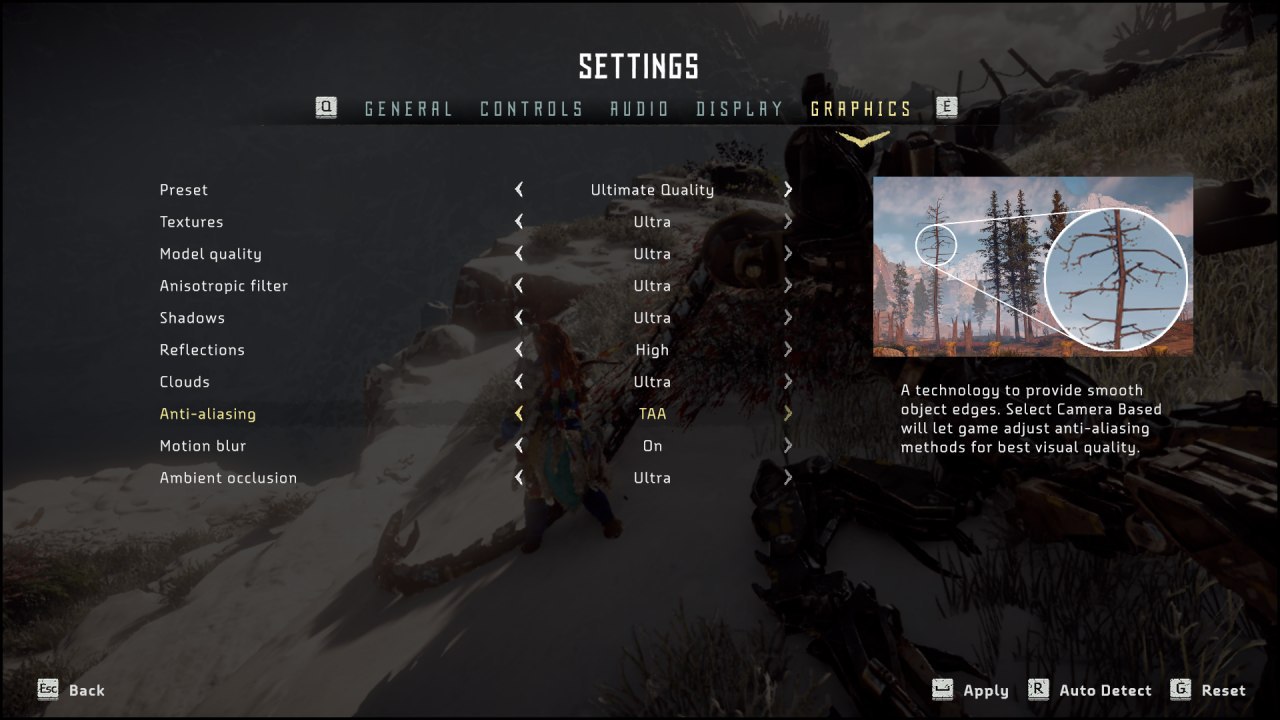The width and height of the screenshot is (1280, 720).
Task: Run Auto Detect for graphics
Action: tap(1104, 690)
